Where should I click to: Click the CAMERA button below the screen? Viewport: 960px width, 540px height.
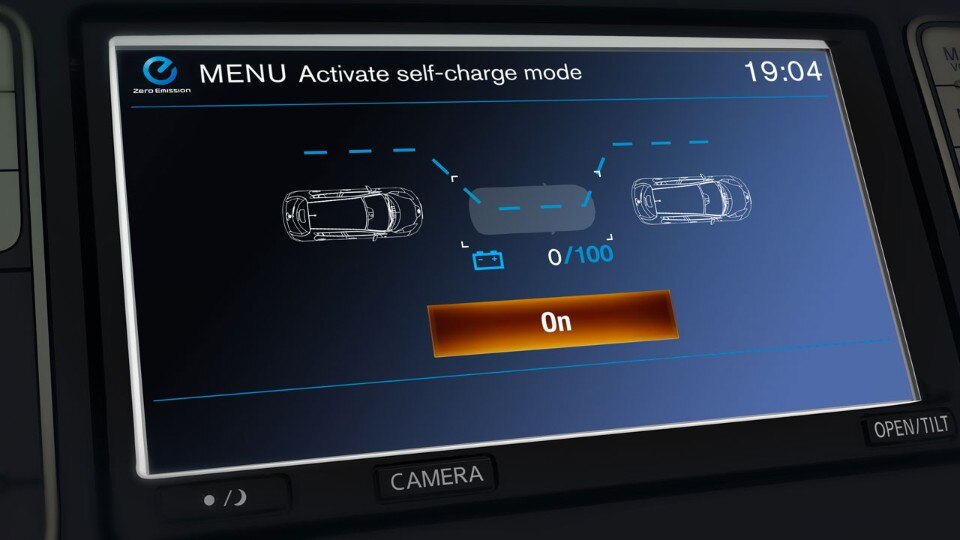(x=436, y=477)
